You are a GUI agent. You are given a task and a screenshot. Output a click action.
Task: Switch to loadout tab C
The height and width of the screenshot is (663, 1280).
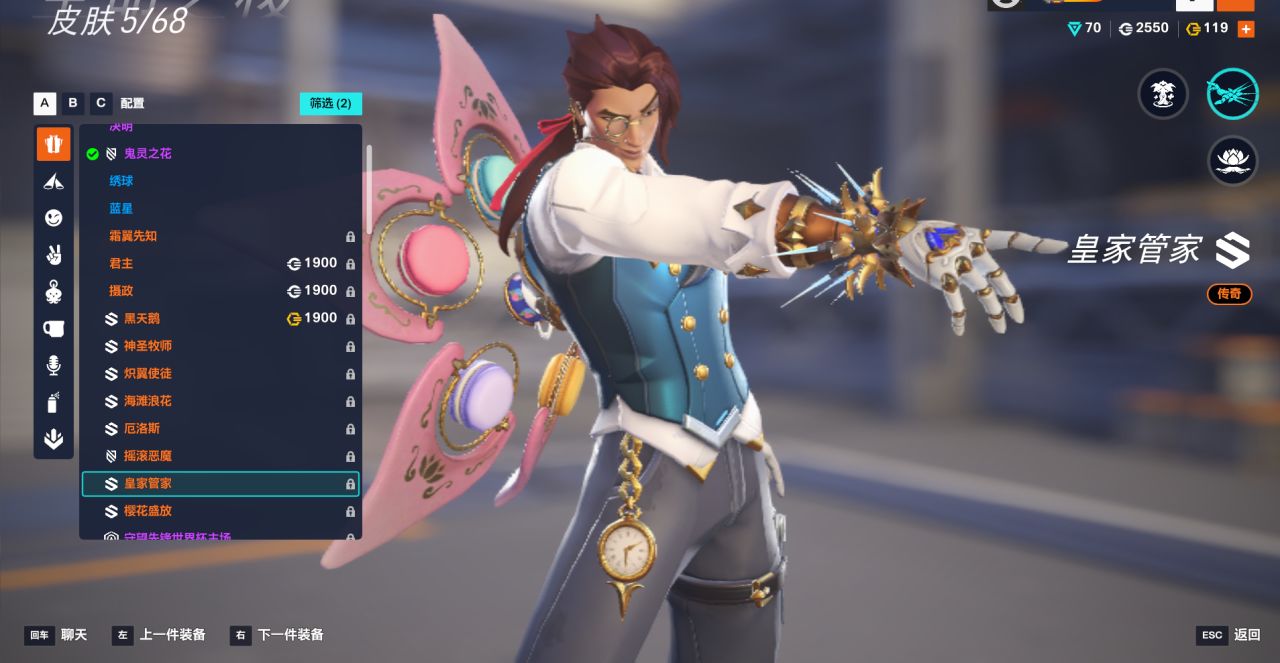101,103
